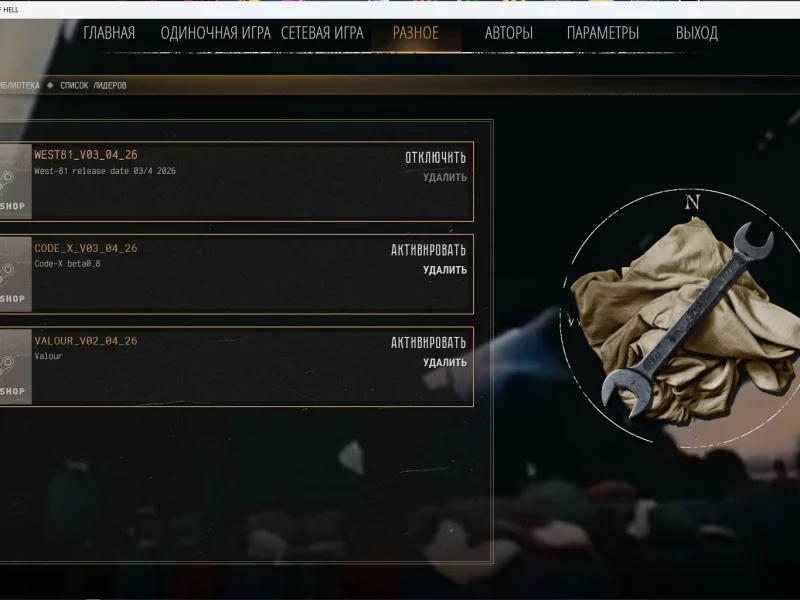The height and width of the screenshot is (600, 800).
Task: Open the СПИСОК ЛИДЕРОВ breadcrumb link
Action: pyautogui.click(x=93, y=86)
